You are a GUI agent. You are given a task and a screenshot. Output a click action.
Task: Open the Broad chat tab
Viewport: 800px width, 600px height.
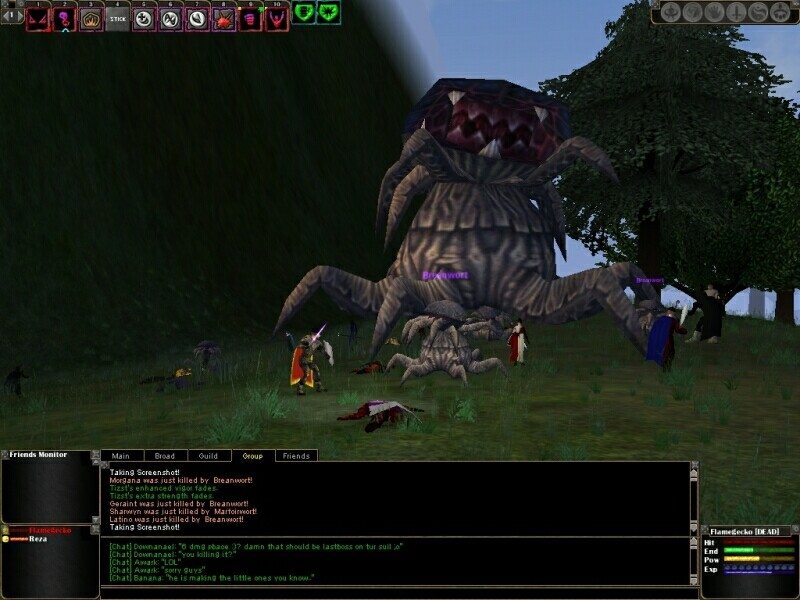coord(165,456)
